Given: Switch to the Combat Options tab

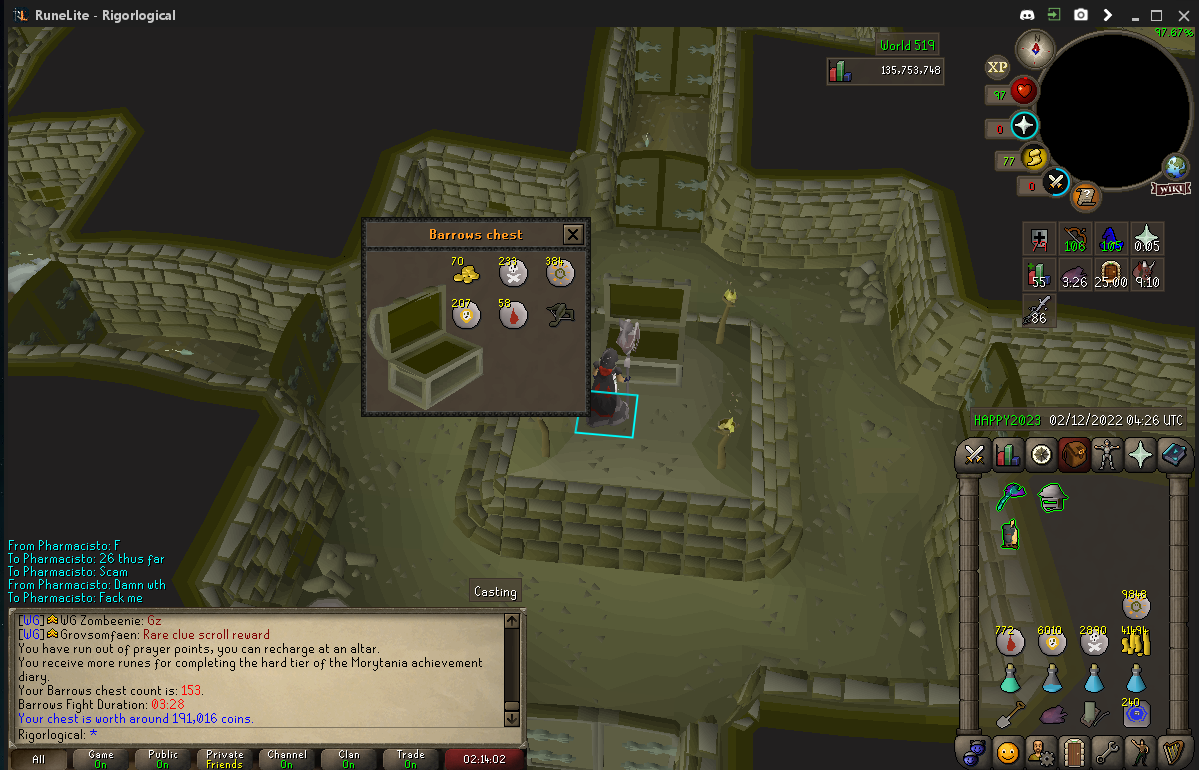Looking at the screenshot, I should pos(974,455).
